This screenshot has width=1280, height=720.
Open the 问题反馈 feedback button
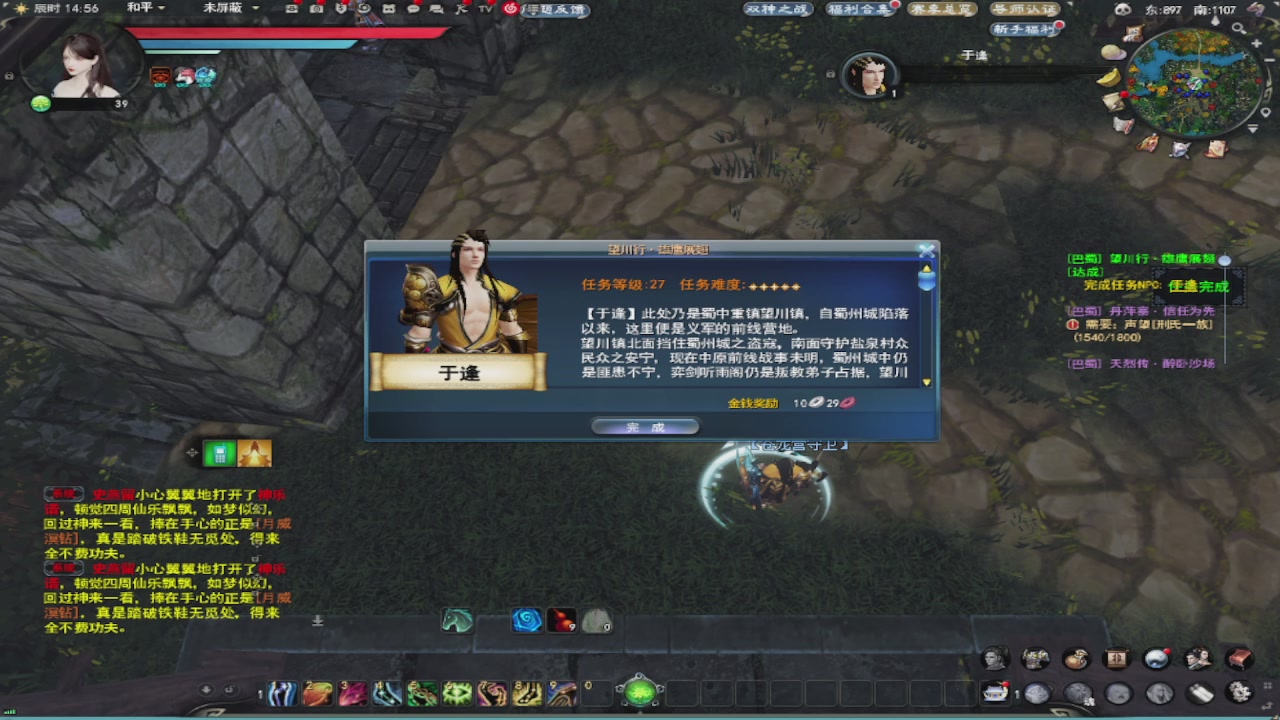tap(555, 10)
